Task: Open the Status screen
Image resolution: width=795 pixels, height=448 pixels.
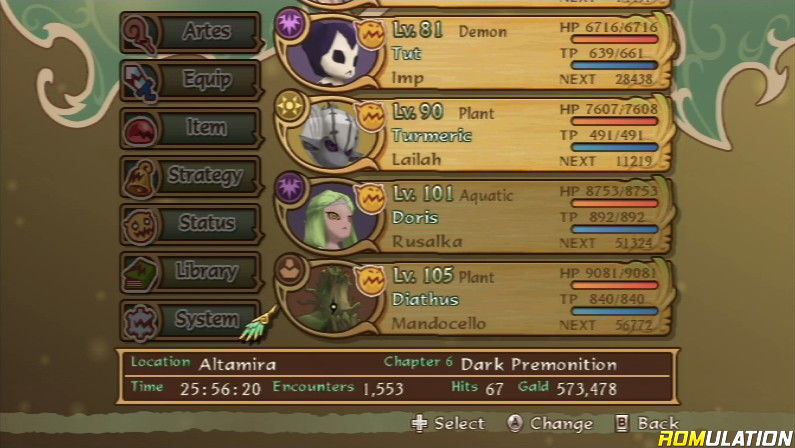Action: 190,223
